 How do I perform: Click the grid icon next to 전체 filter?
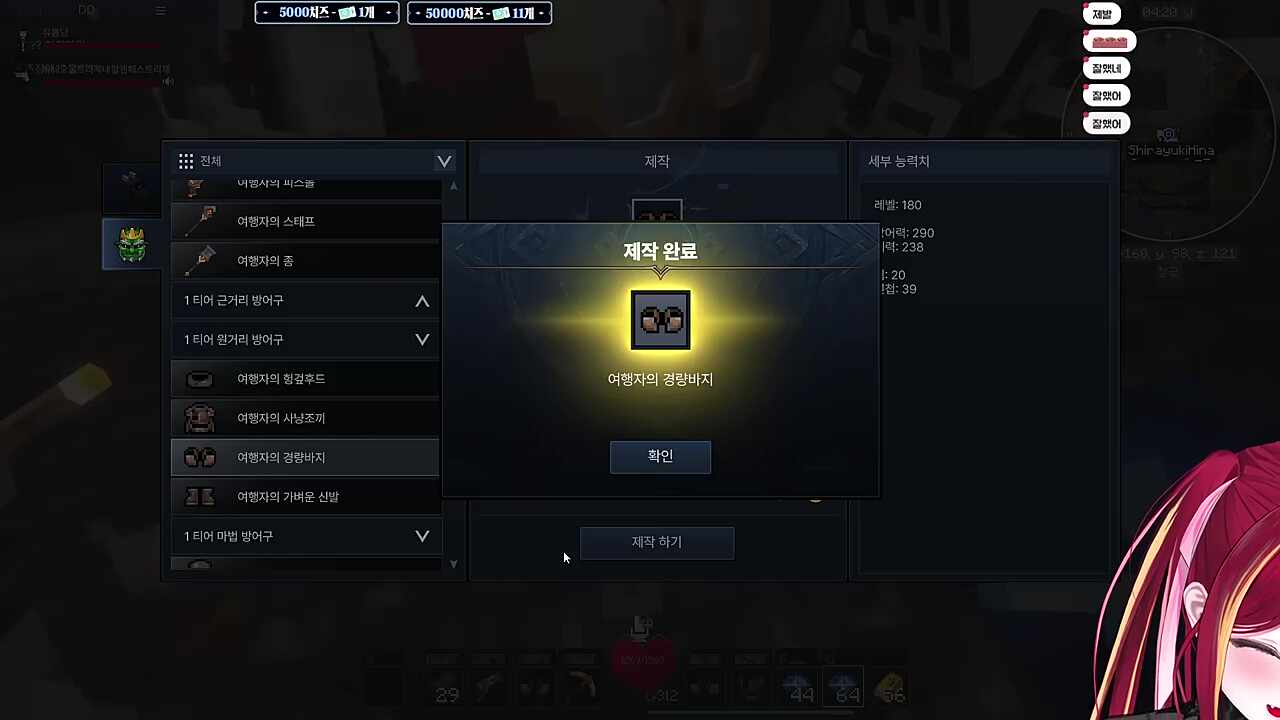pyautogui.click(x=186, y=161)
